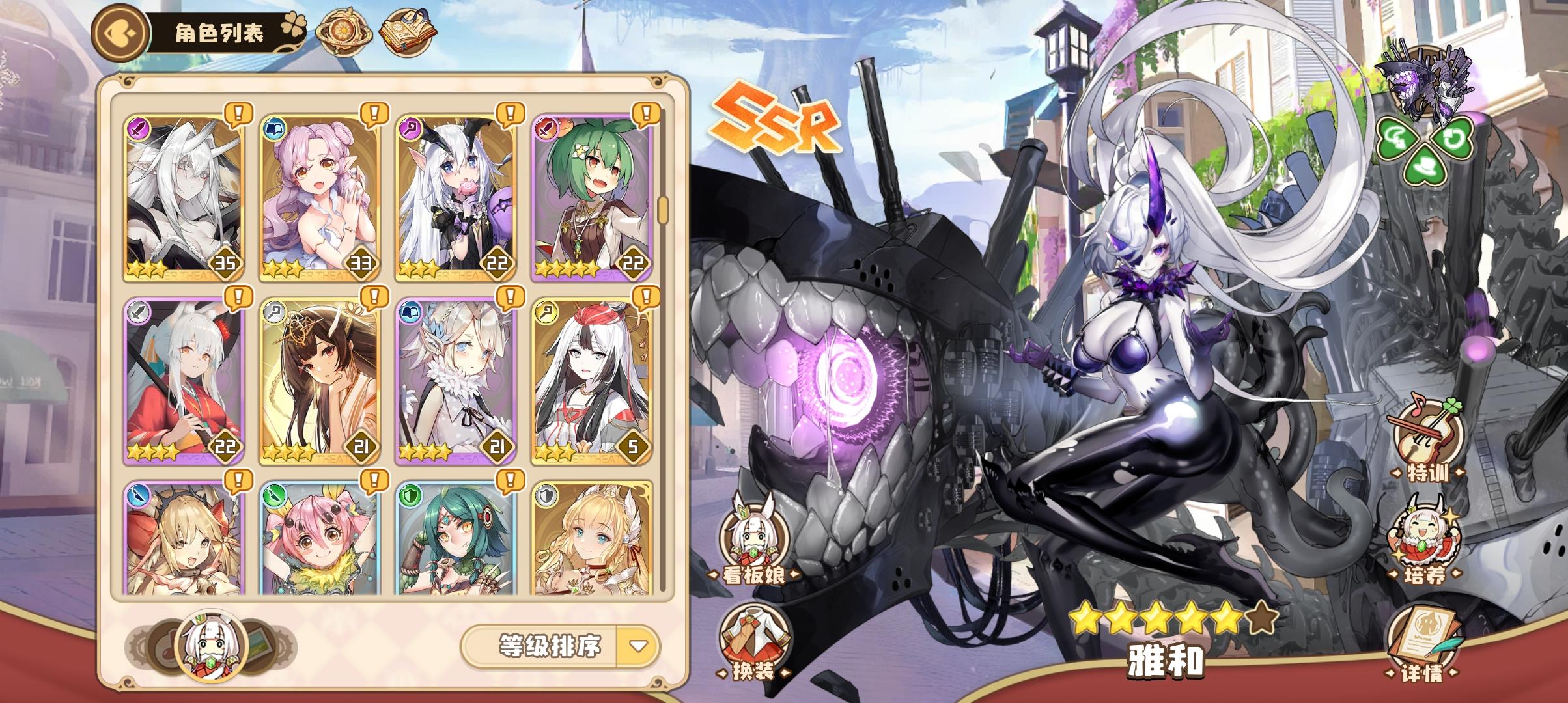Click the SSR rarity label
The height and width of the screenshot is (703, 1568).
click(775, 117)
